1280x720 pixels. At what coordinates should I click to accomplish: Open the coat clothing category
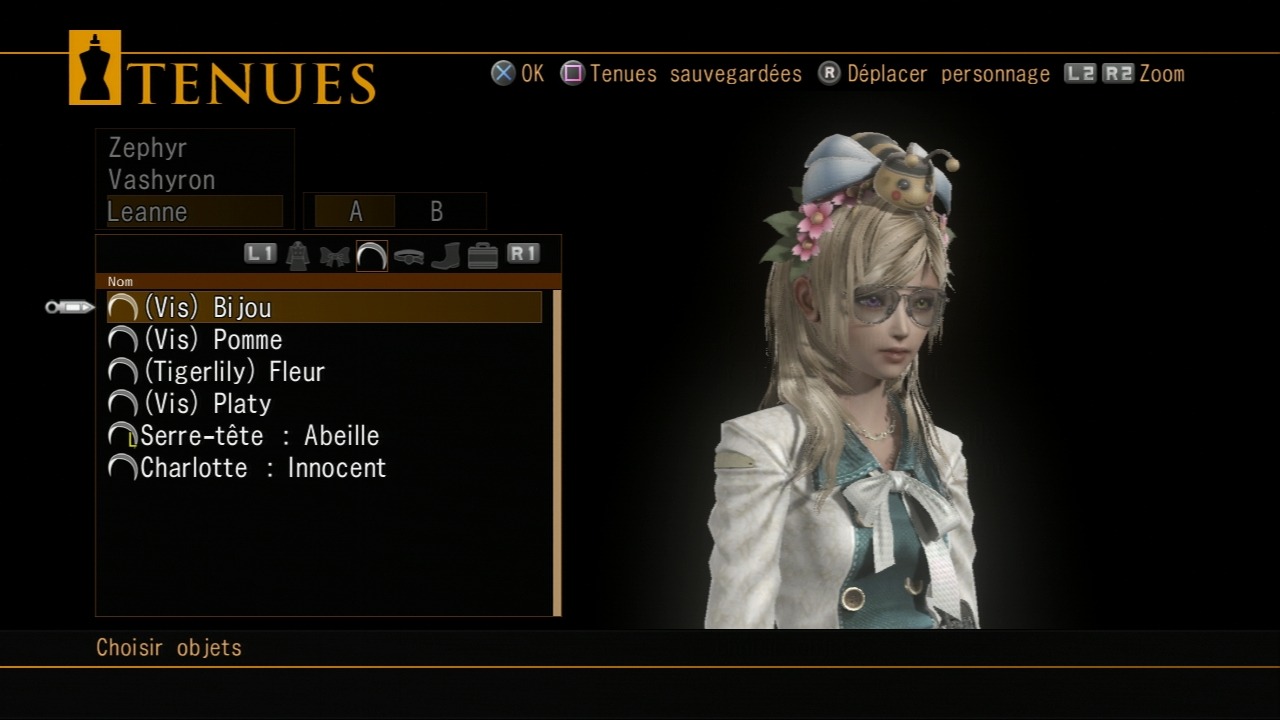tap(297, 256)
